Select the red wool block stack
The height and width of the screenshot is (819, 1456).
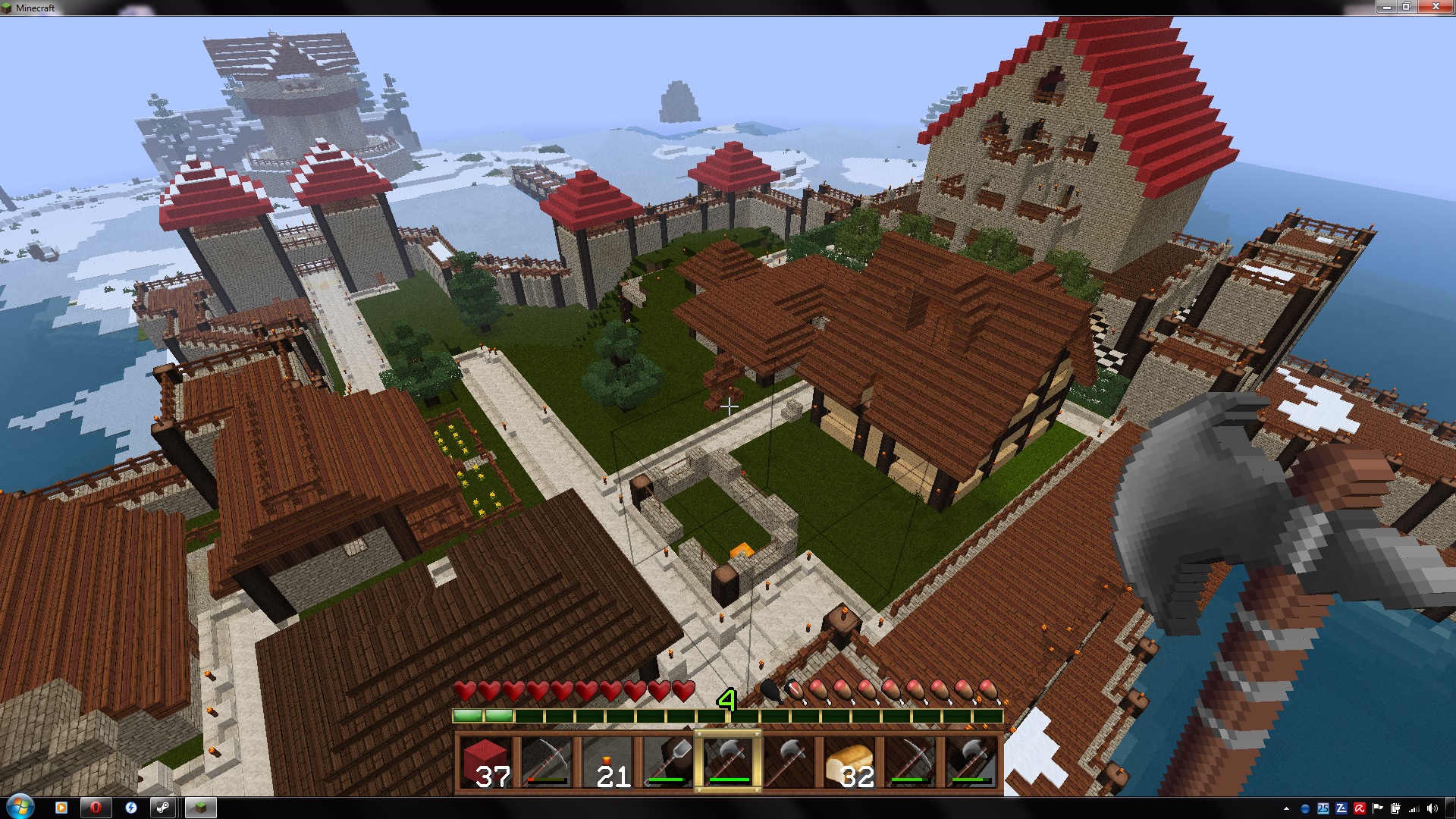click(485, 761)
